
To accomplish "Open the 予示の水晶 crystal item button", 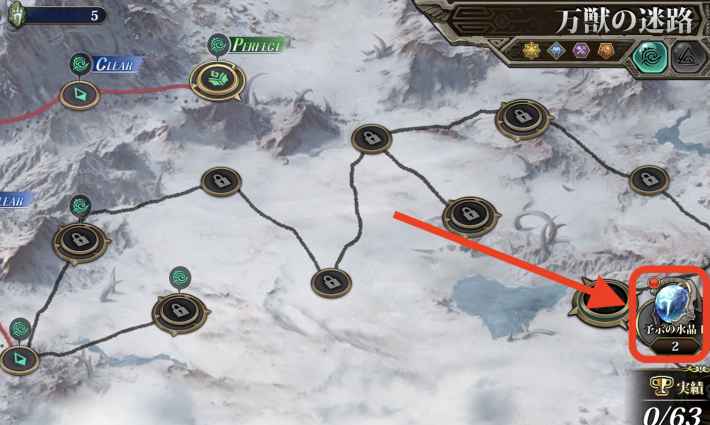I will tap(671, 314).
